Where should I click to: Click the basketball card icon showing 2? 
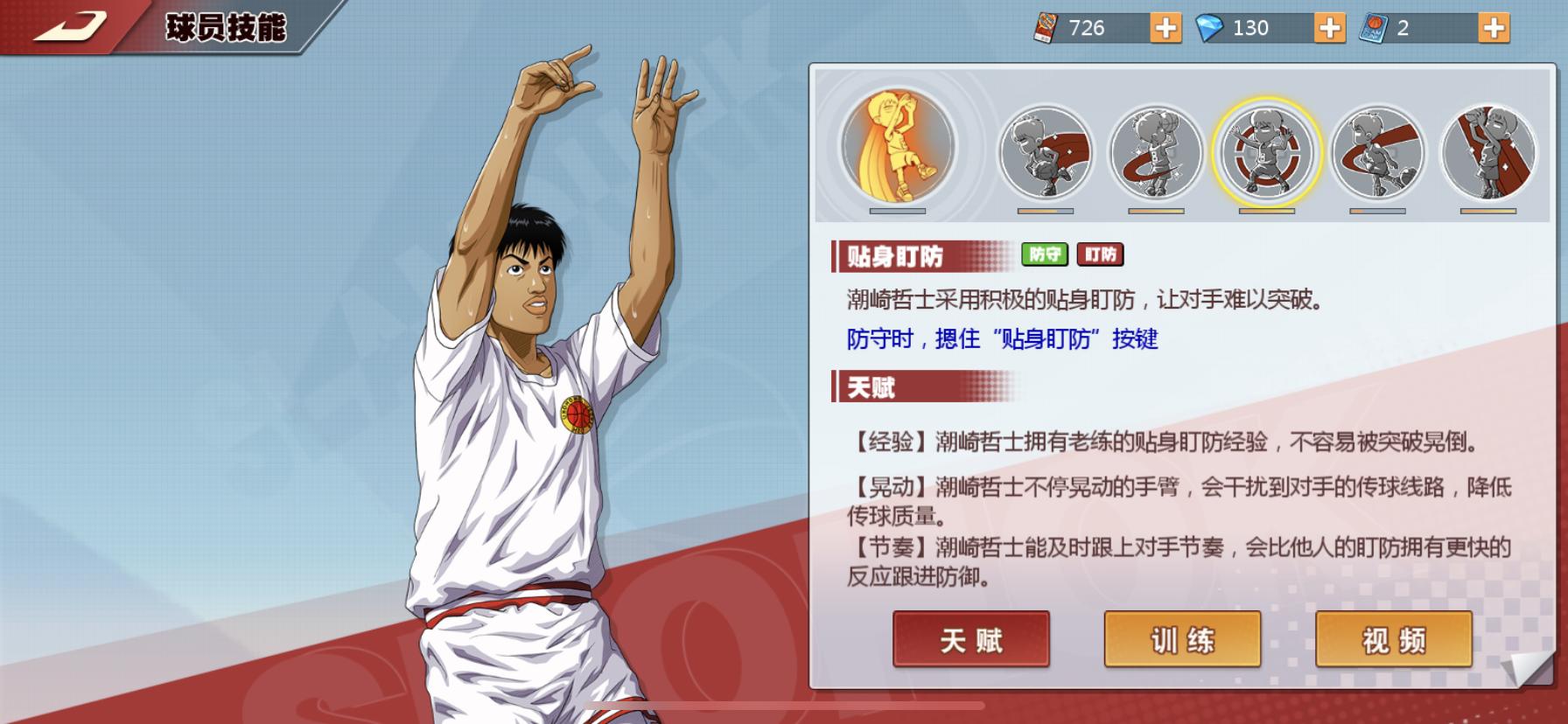tap(1372, 28)
